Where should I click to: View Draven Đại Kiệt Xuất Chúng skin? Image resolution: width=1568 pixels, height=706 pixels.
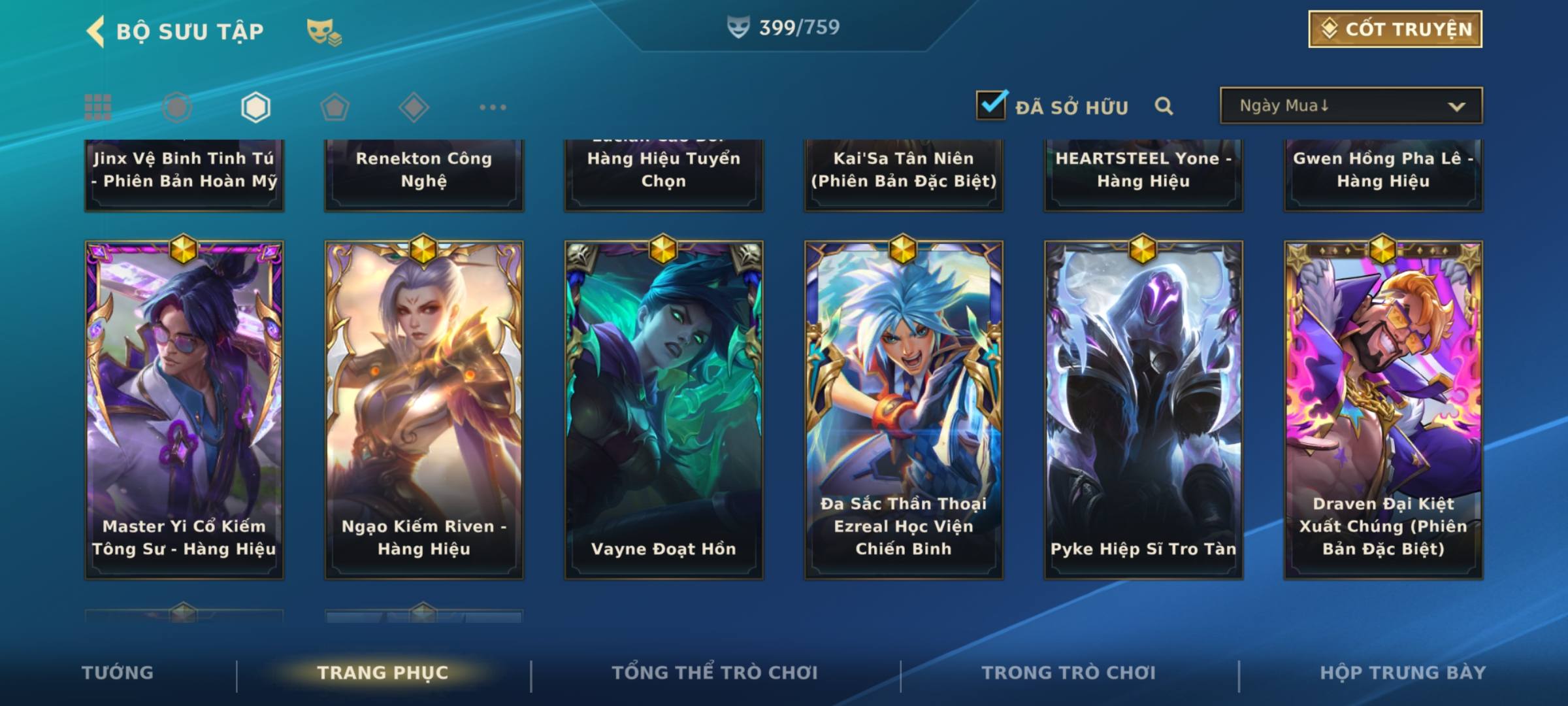[x=1383, y=409]
